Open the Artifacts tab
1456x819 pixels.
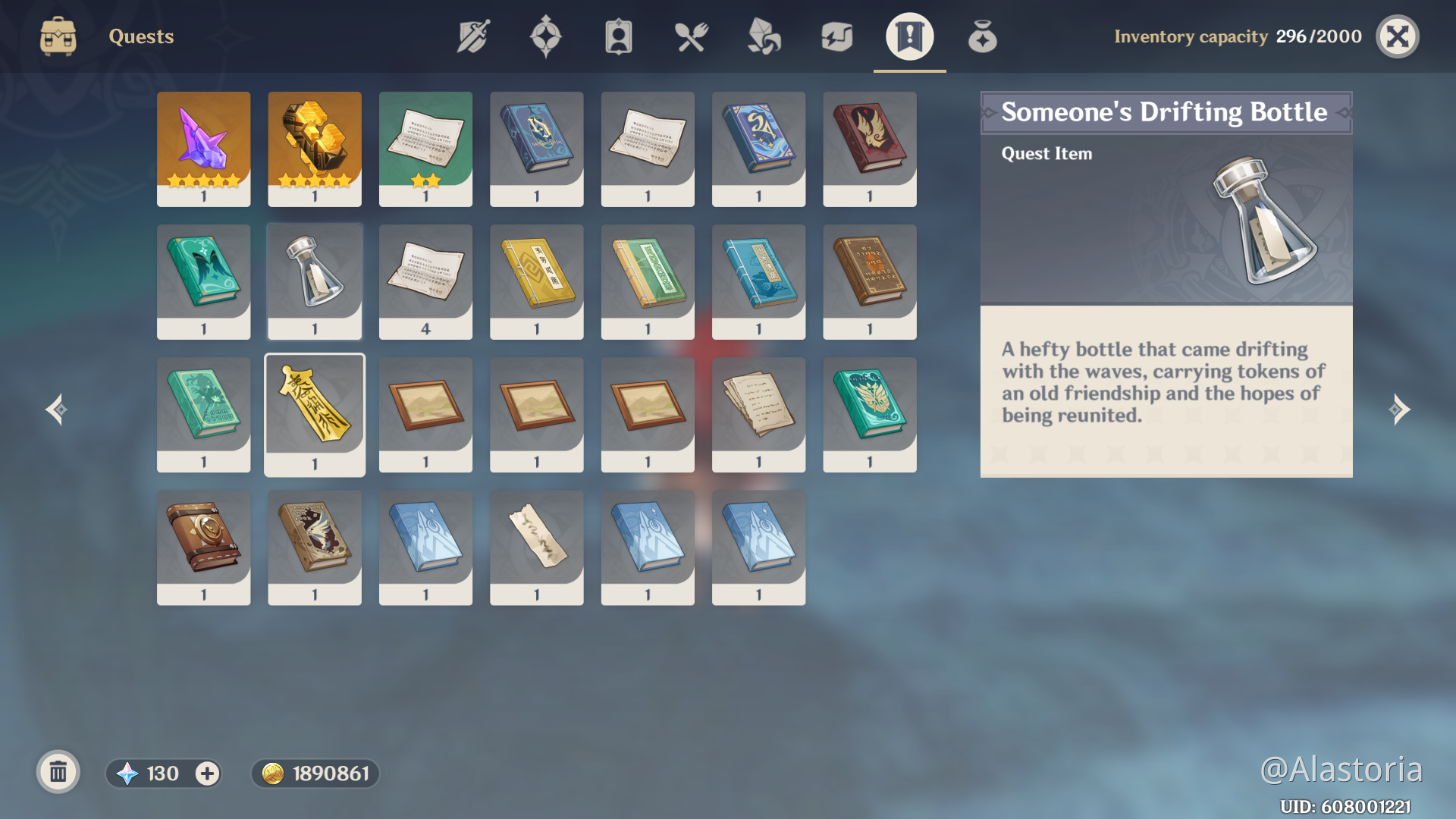(x=547, y=36)
